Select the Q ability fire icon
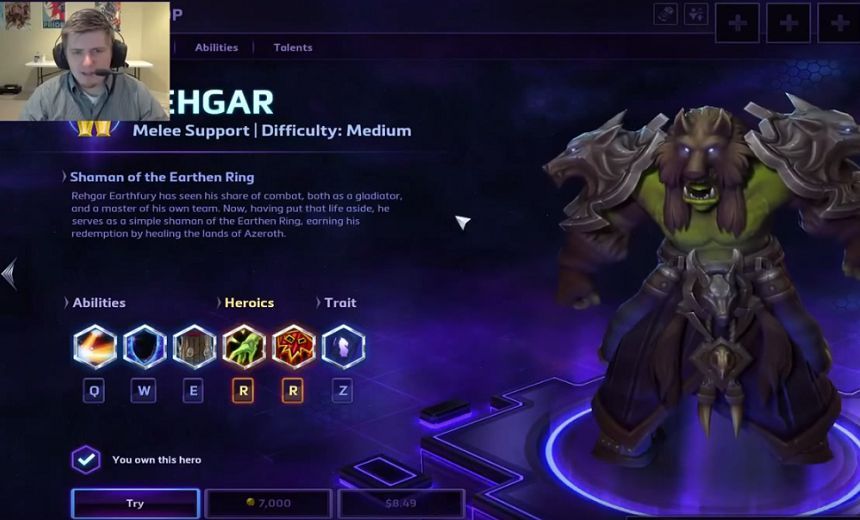This screenshot has width=860, height=520. (x=95, y=347)
